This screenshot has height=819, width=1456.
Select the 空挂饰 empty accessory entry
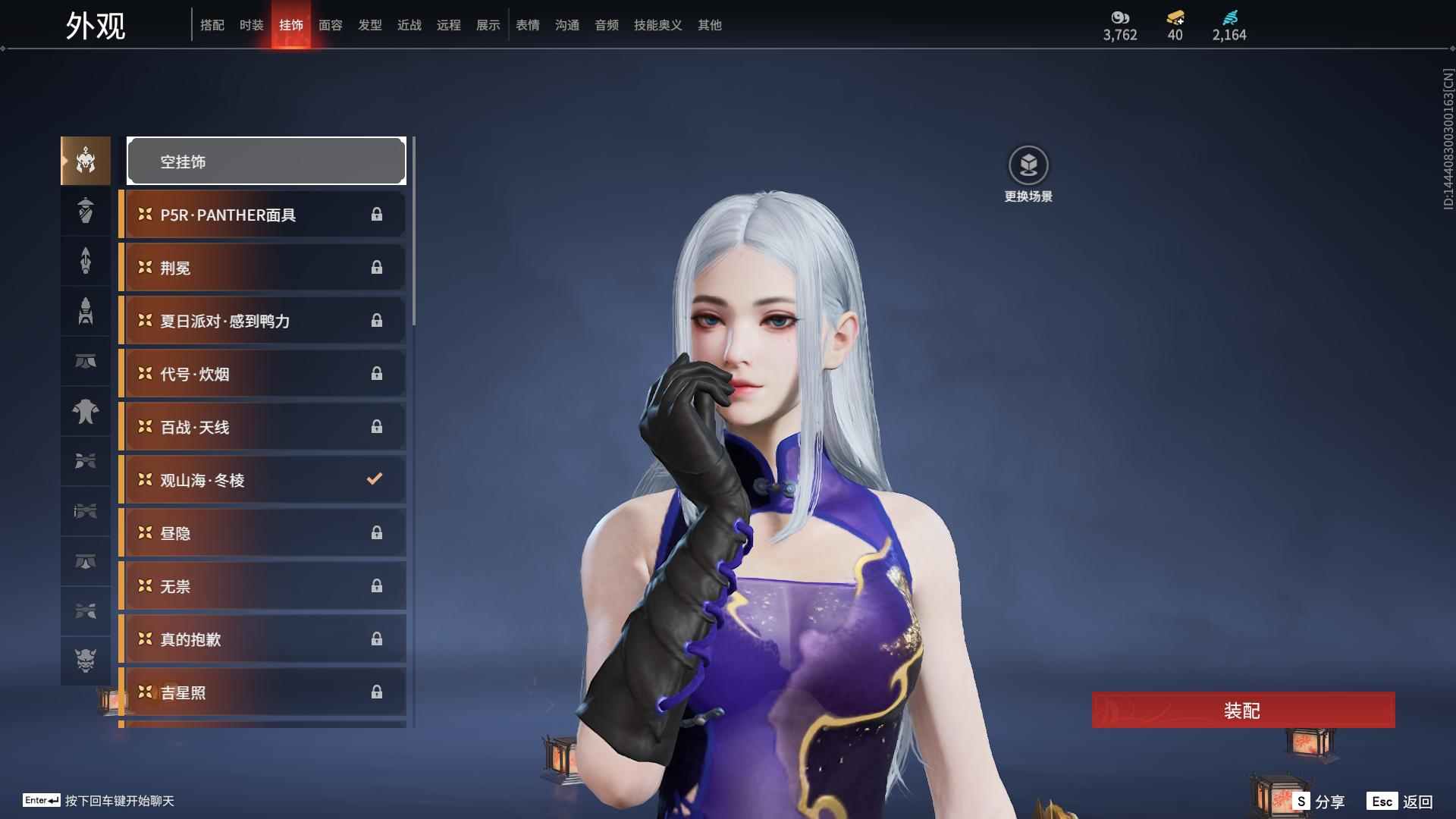coord(266,161)
